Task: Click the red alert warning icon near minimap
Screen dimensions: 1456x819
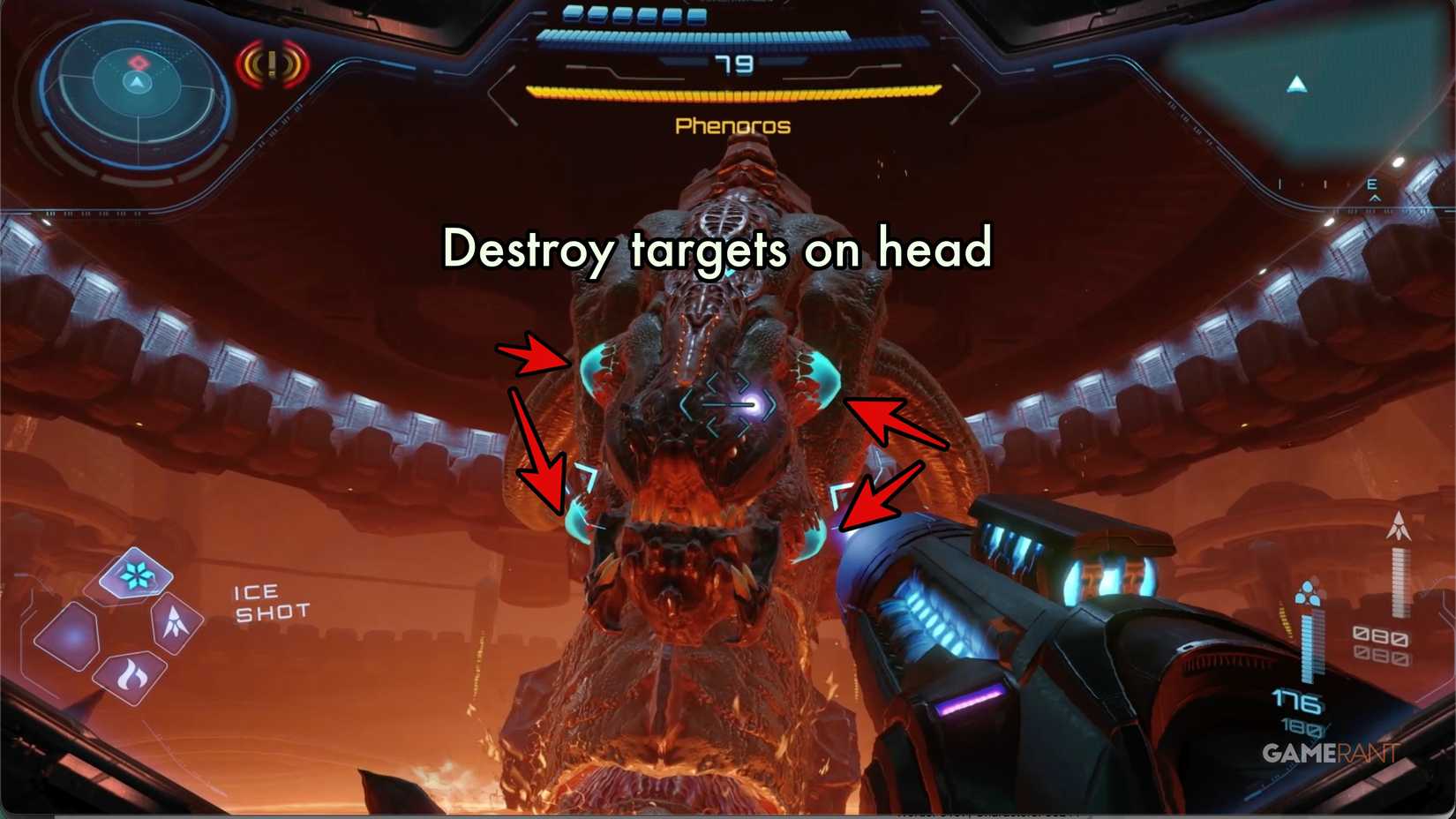Action: click(x=270, y=64)
